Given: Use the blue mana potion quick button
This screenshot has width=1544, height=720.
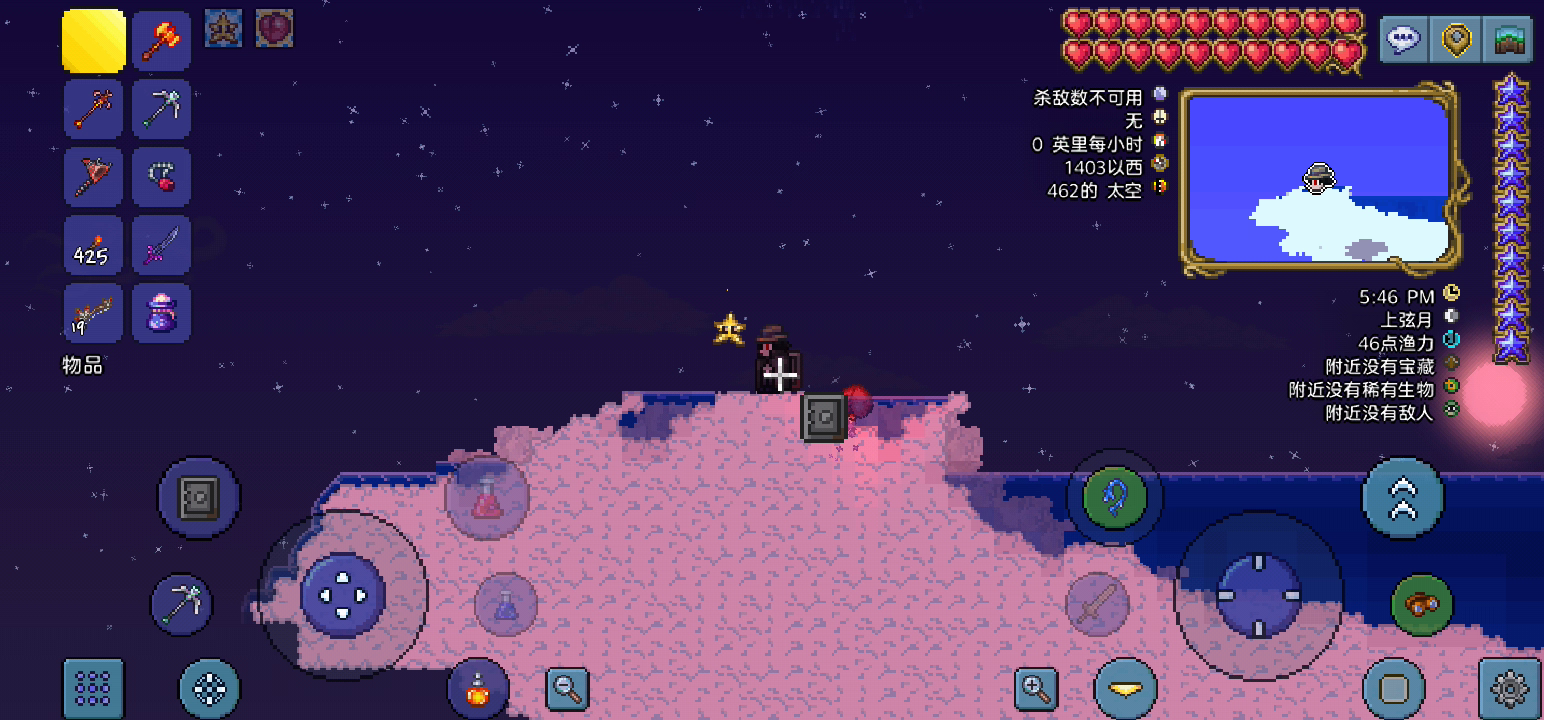Looking at the screenshot, I should 506,604.
